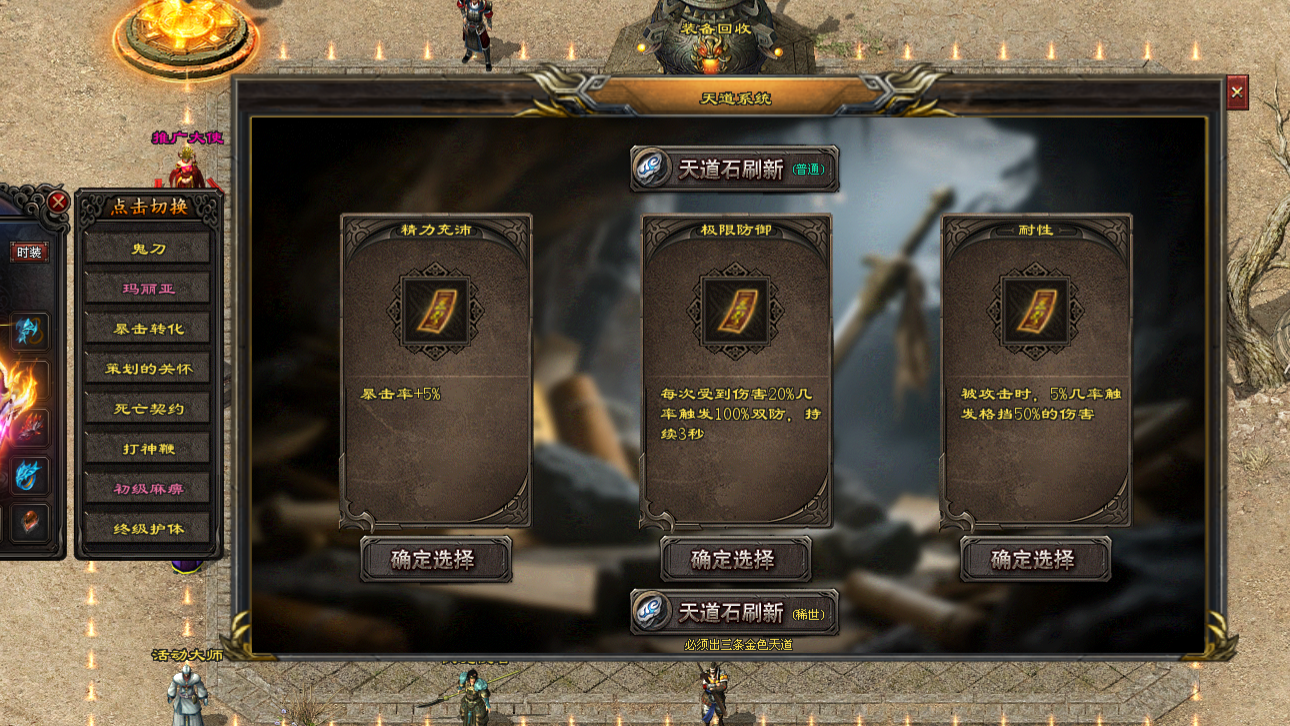Select the red claw equipment slot
Screen dimensions: 1290x726
tap(30, 426)
